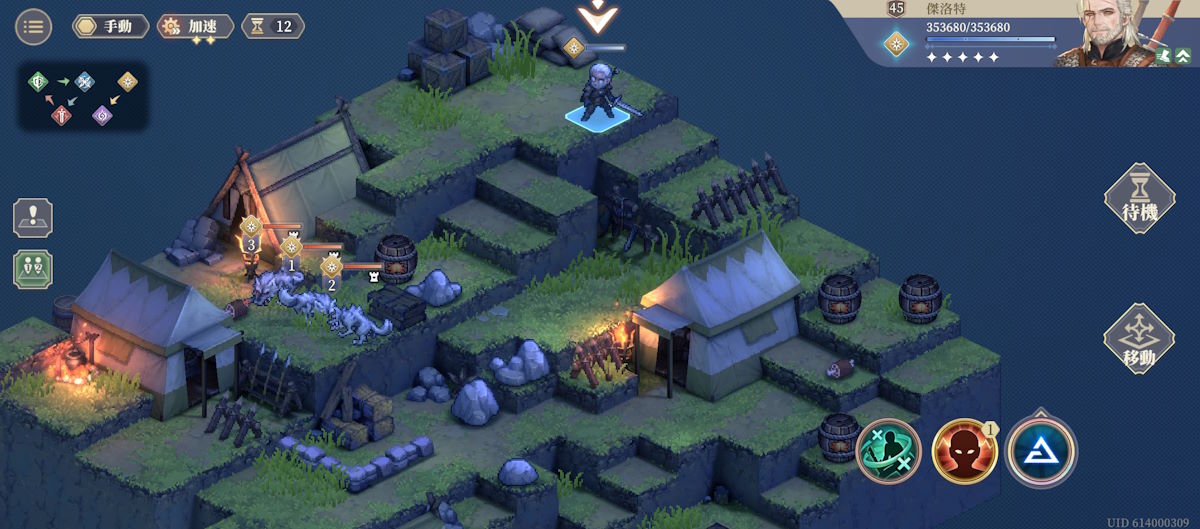Activate the green silhouette spin skill

pyautogui.click(x=887, y=450)
